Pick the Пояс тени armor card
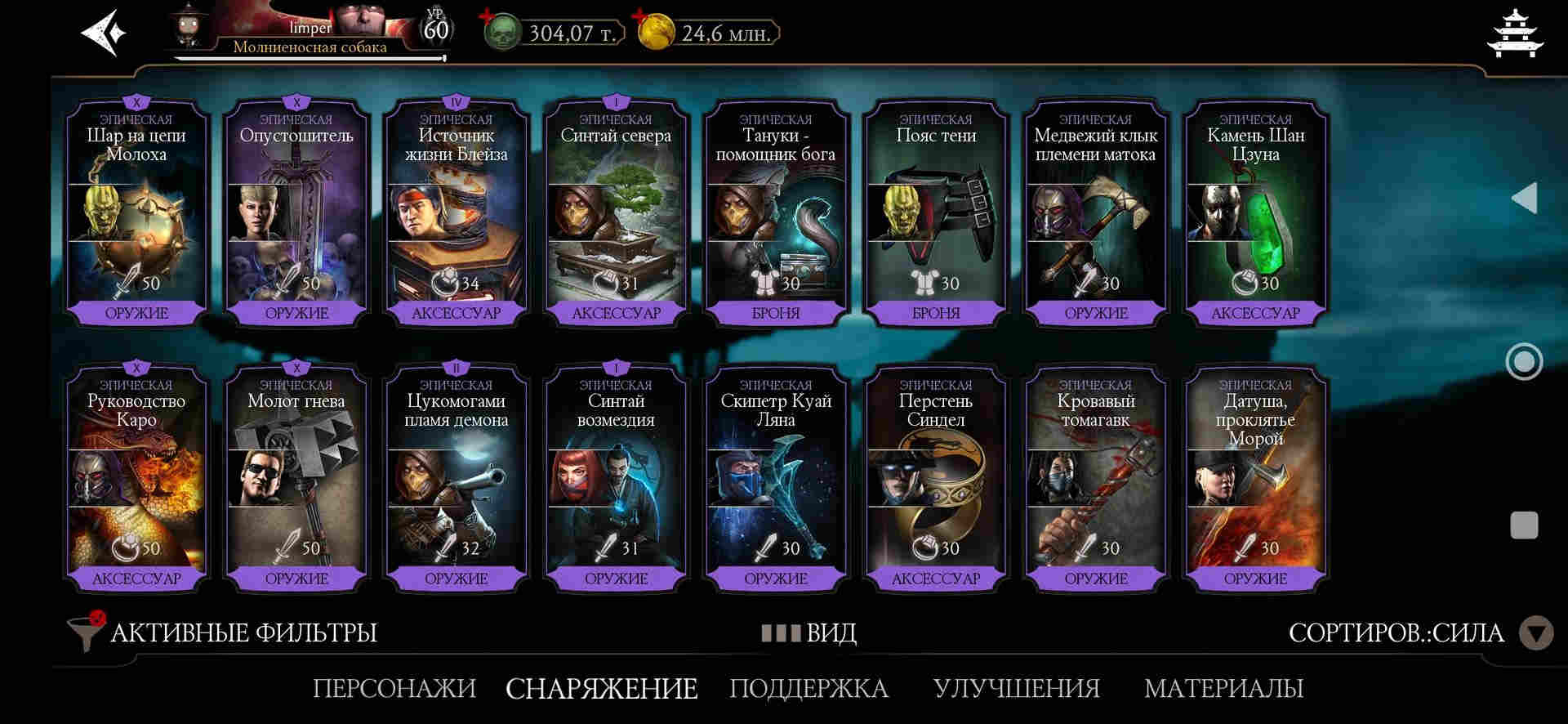Viewport: 1568px width, 724px height. tap(936, 214)
